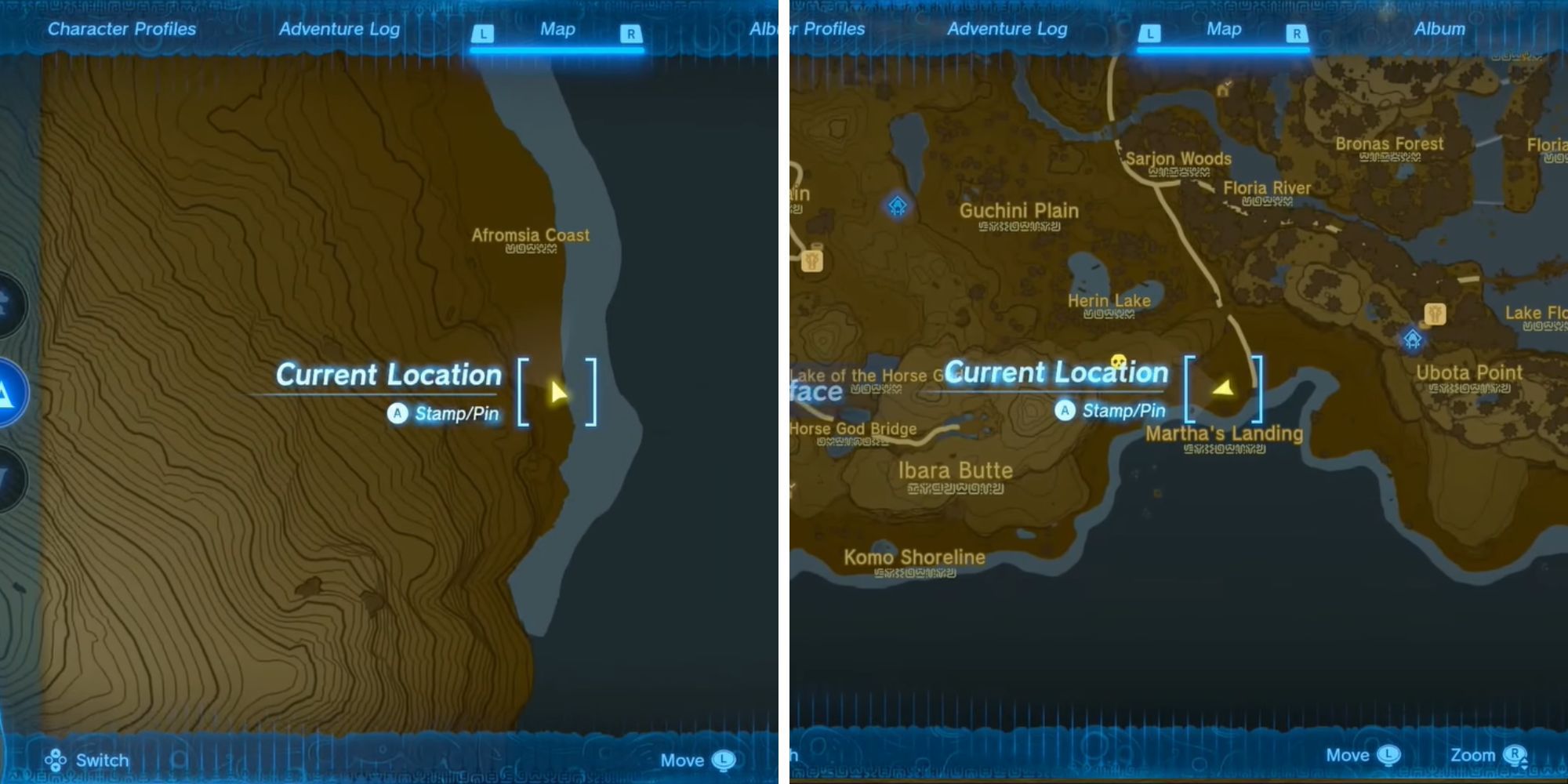
Task: Click the highlighted Map tab underline indicator
Action: coord(557,49)
